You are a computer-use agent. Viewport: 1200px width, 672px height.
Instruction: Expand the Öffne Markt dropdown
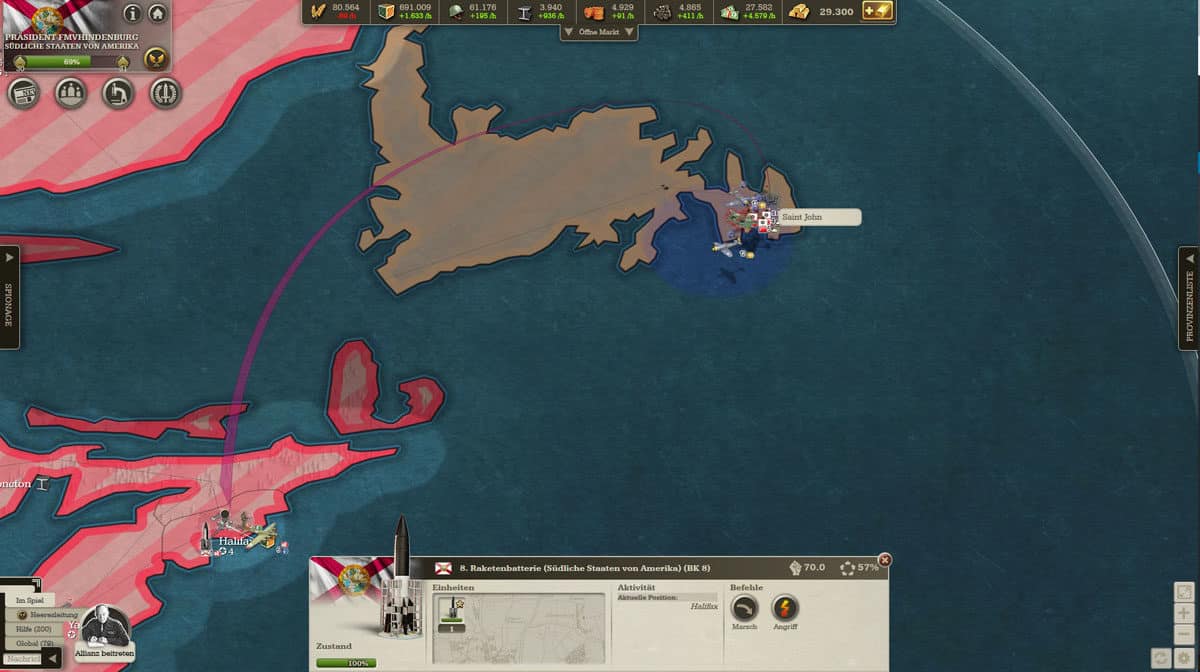(x=600, y=32)
